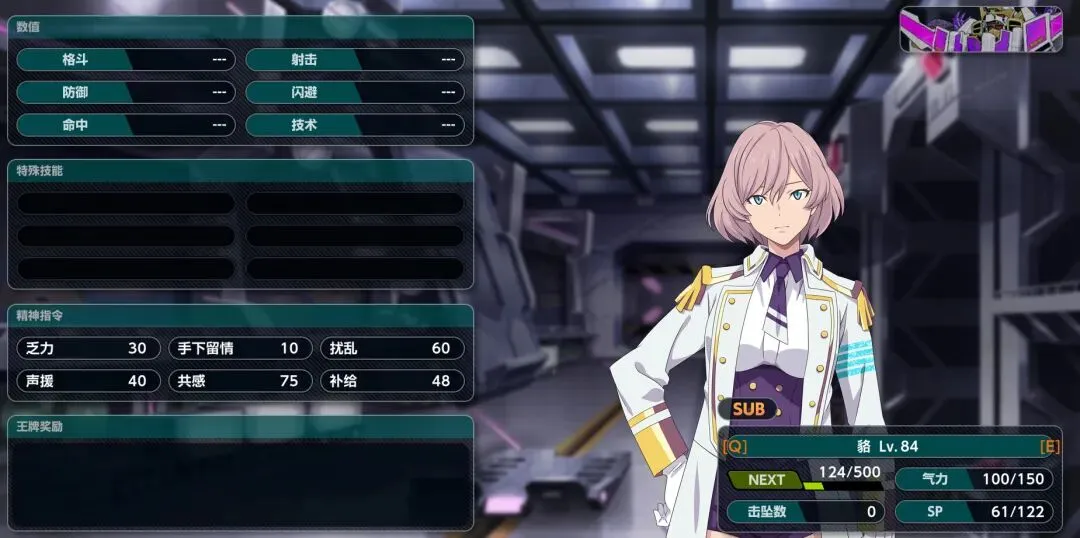
Task: Open the 共感 spirit command entry
Action: click(x=240, y=380)
